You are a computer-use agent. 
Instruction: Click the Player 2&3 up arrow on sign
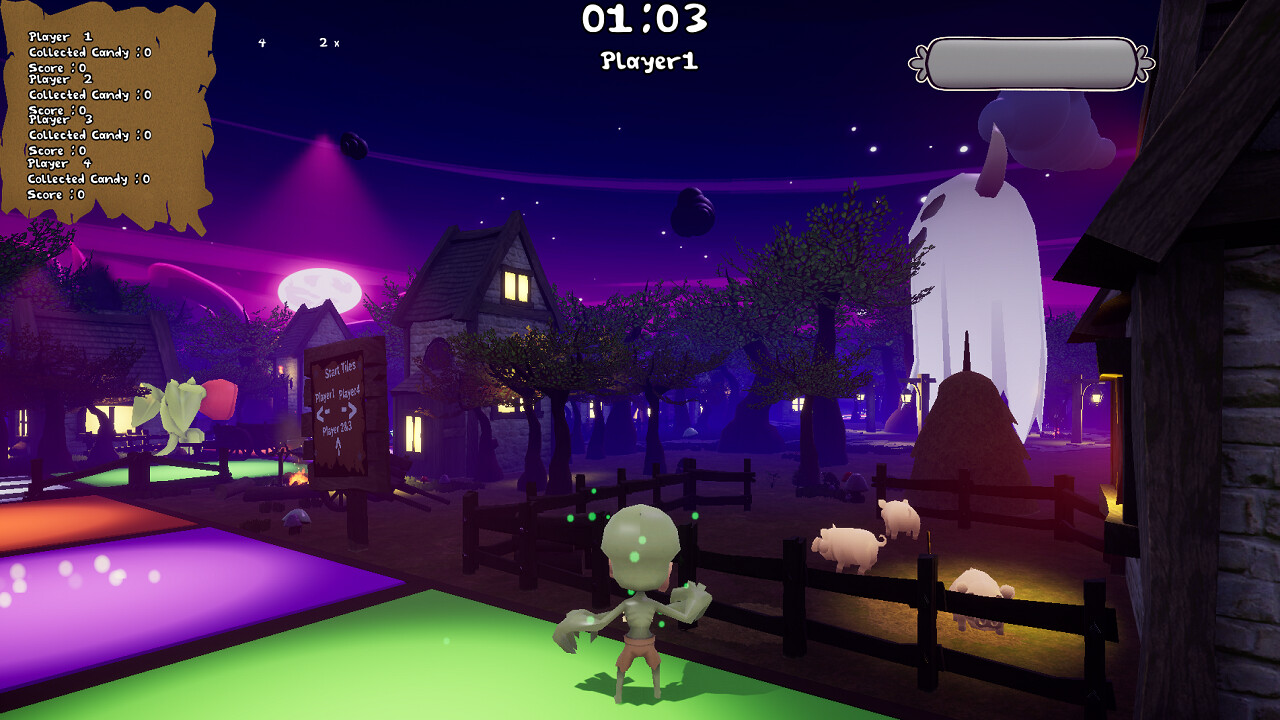(339, 444)
